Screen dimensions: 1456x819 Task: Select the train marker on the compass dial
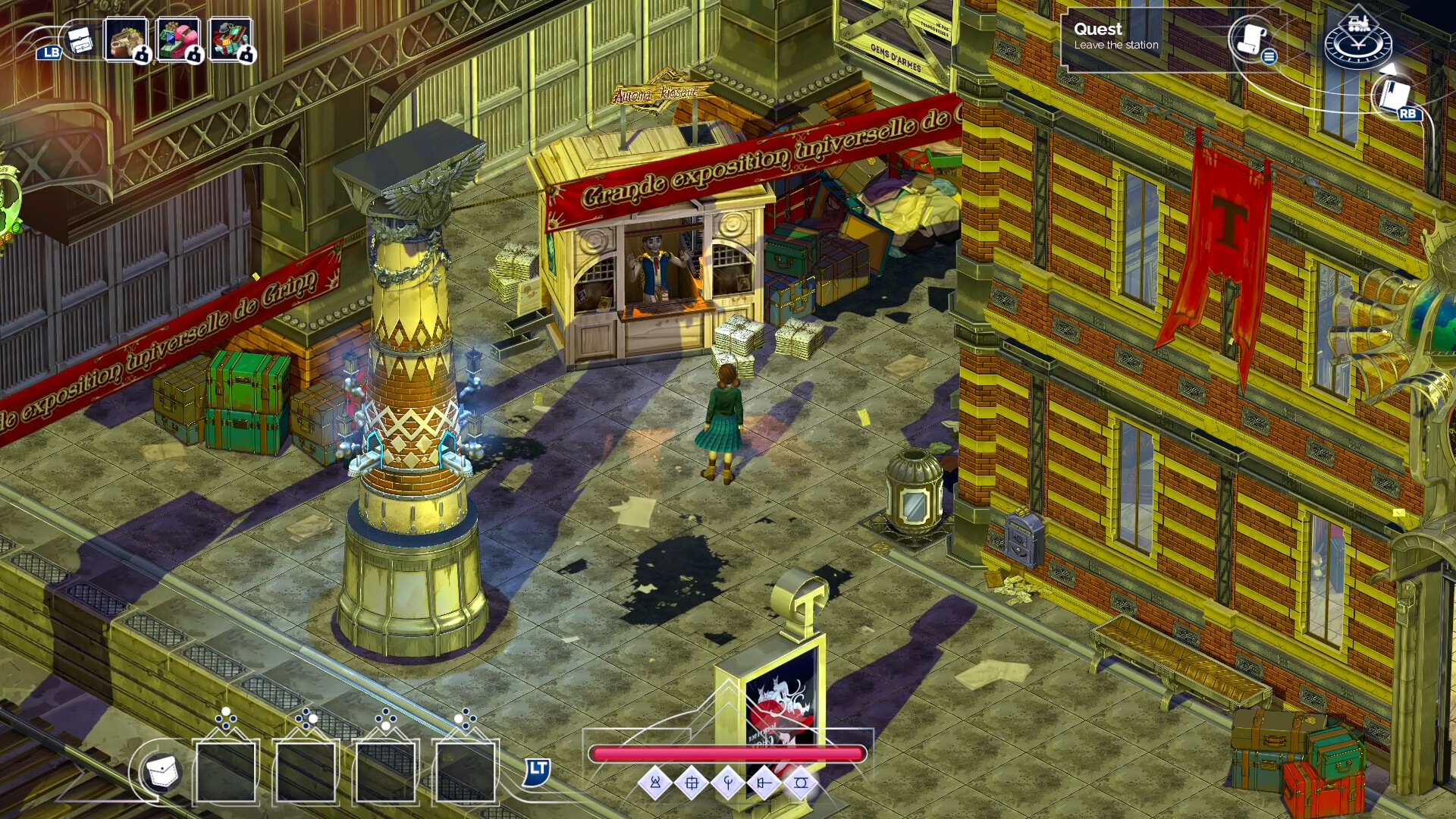[1359, 24]
